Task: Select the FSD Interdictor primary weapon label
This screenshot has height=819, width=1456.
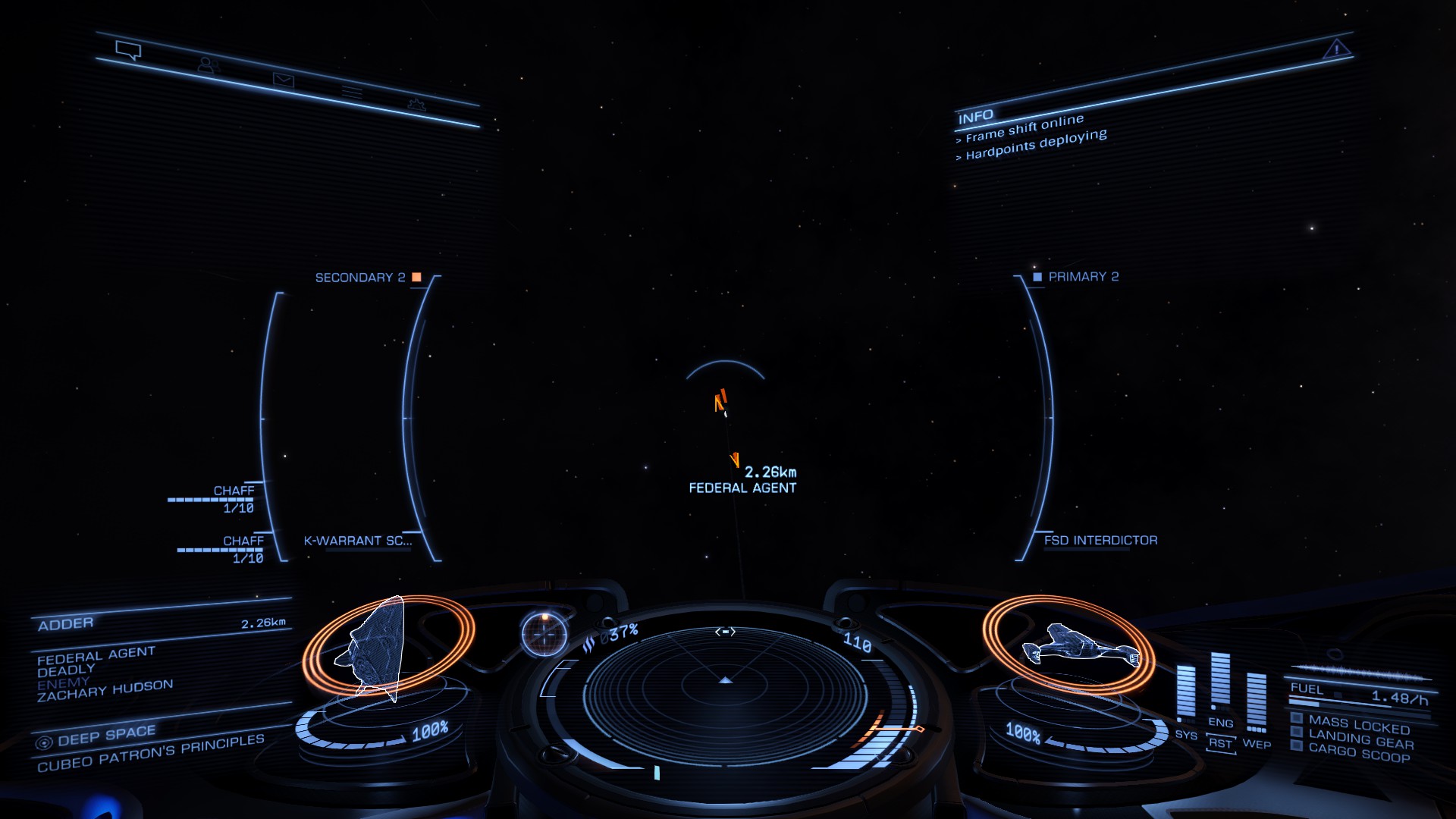Action: [1100, 540]
